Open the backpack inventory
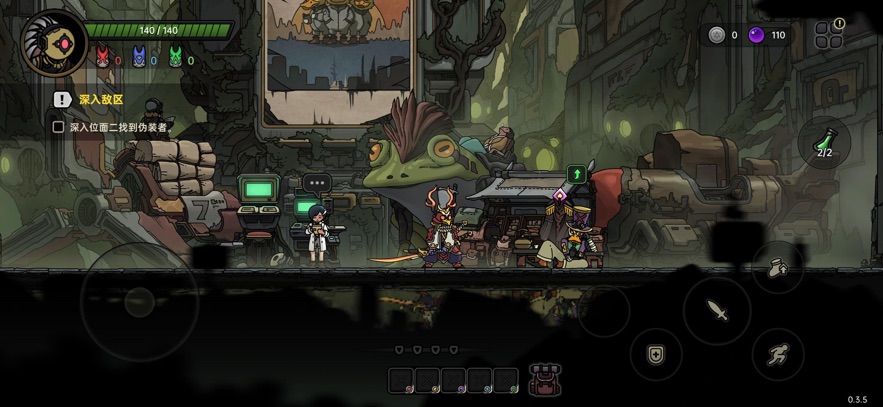This screenshot has width=883, height=407. [x=545, y=379]
